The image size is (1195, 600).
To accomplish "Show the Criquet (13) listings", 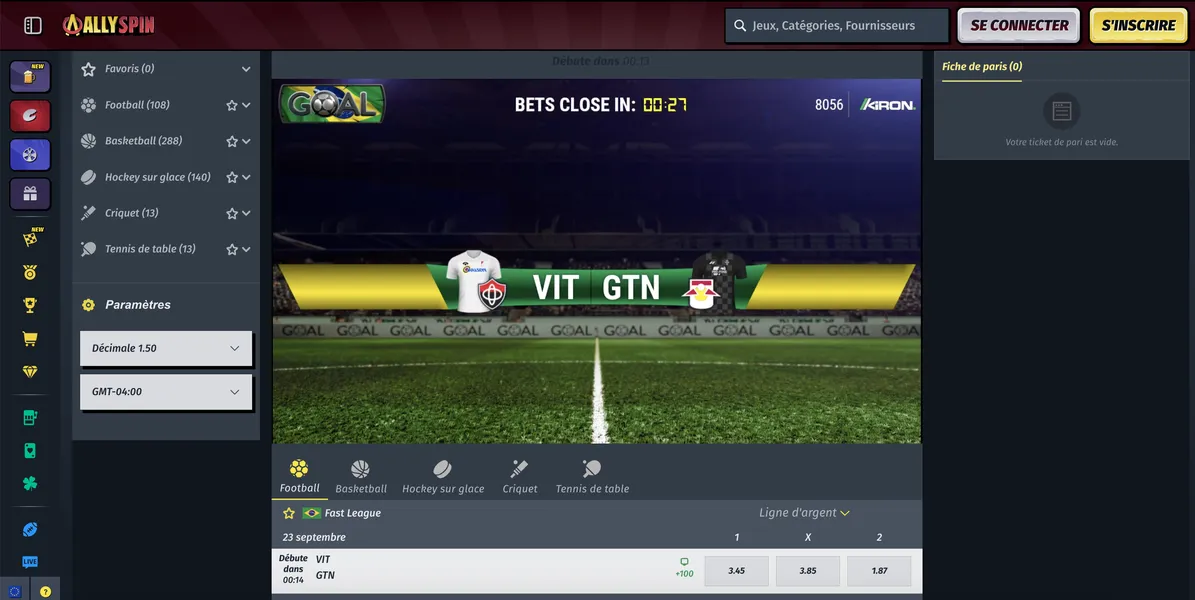I will click(x=131, y=213).
